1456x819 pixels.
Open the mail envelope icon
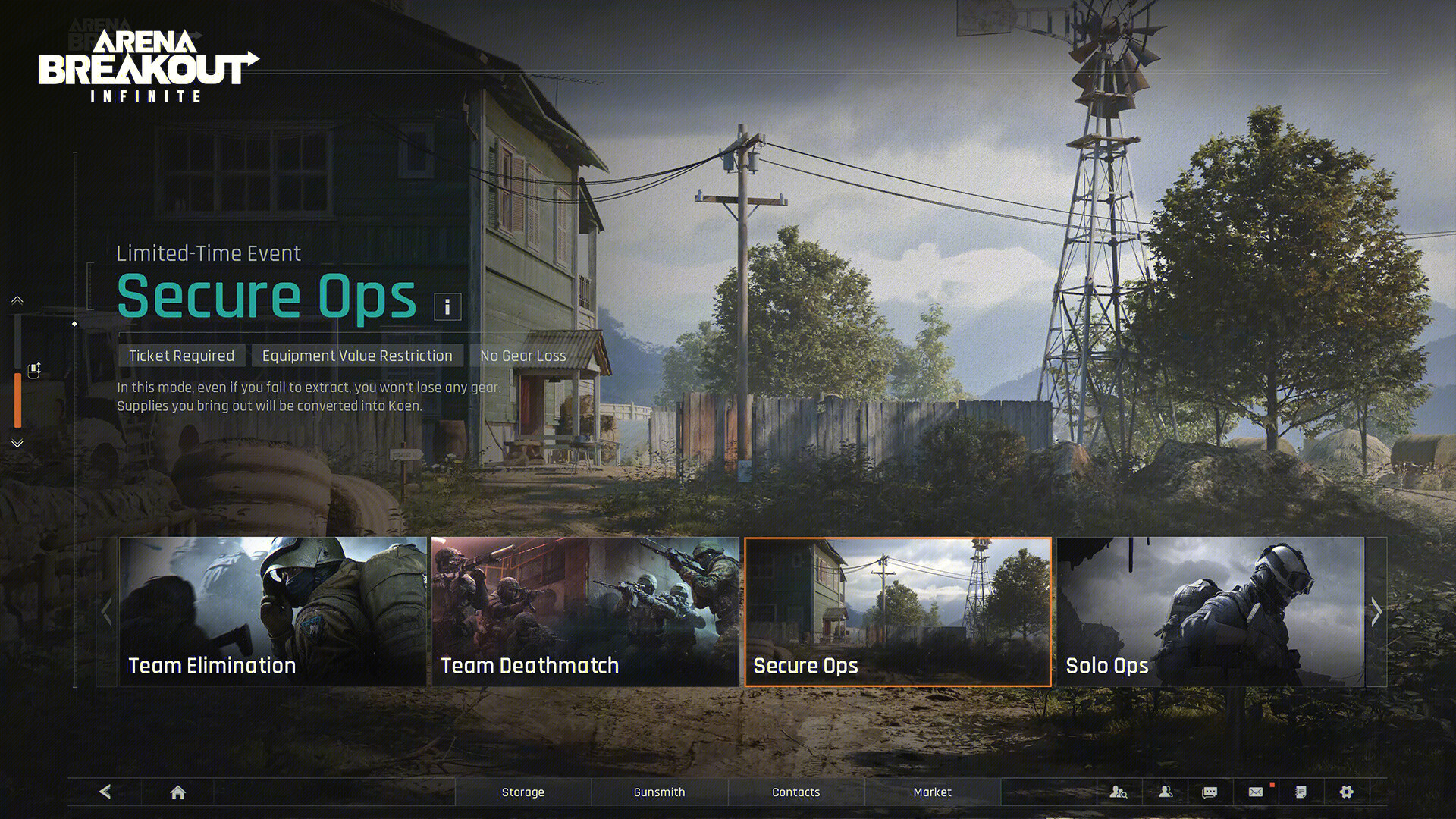point(1256,792)
